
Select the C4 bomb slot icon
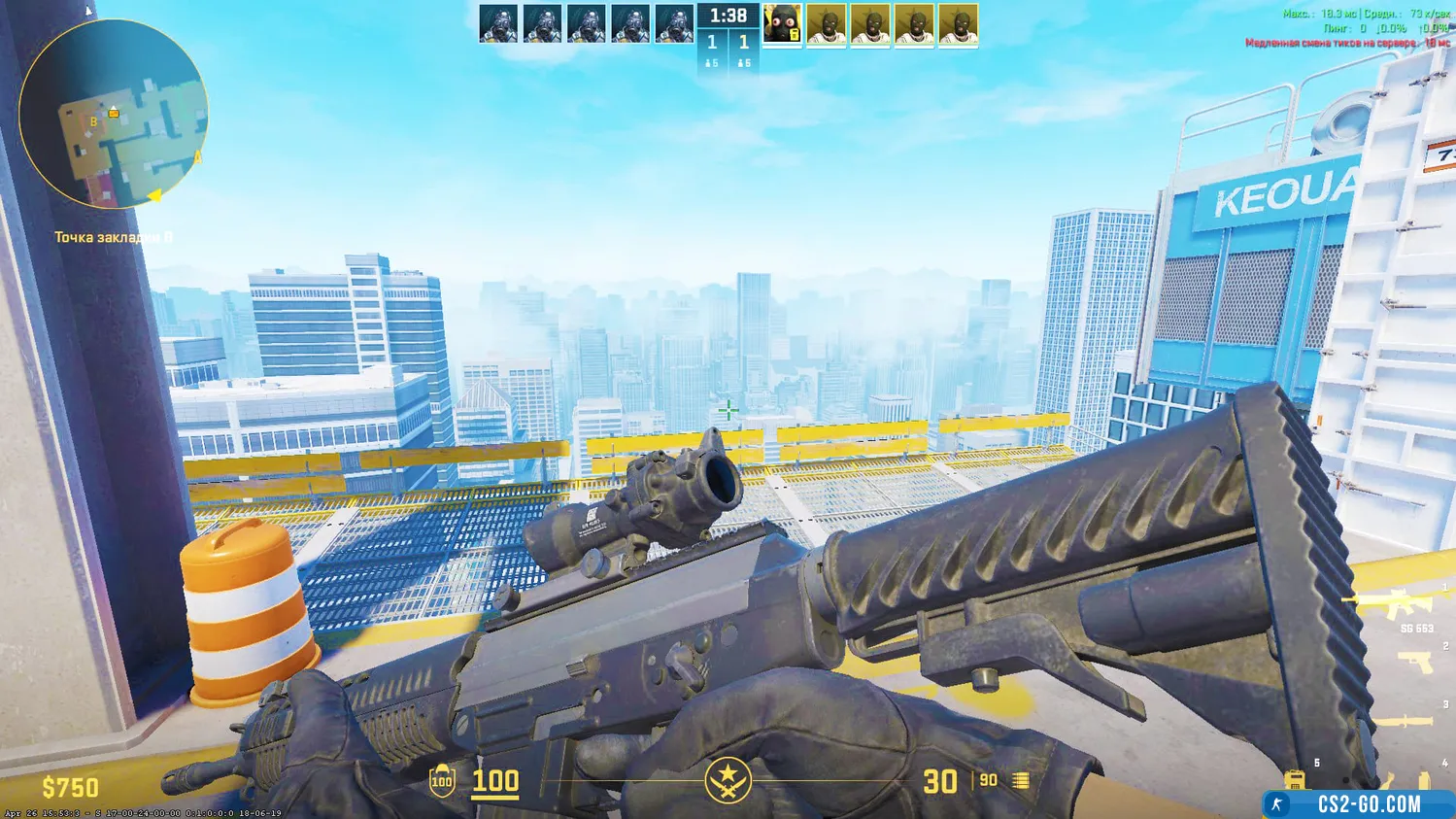[1294, 780]
